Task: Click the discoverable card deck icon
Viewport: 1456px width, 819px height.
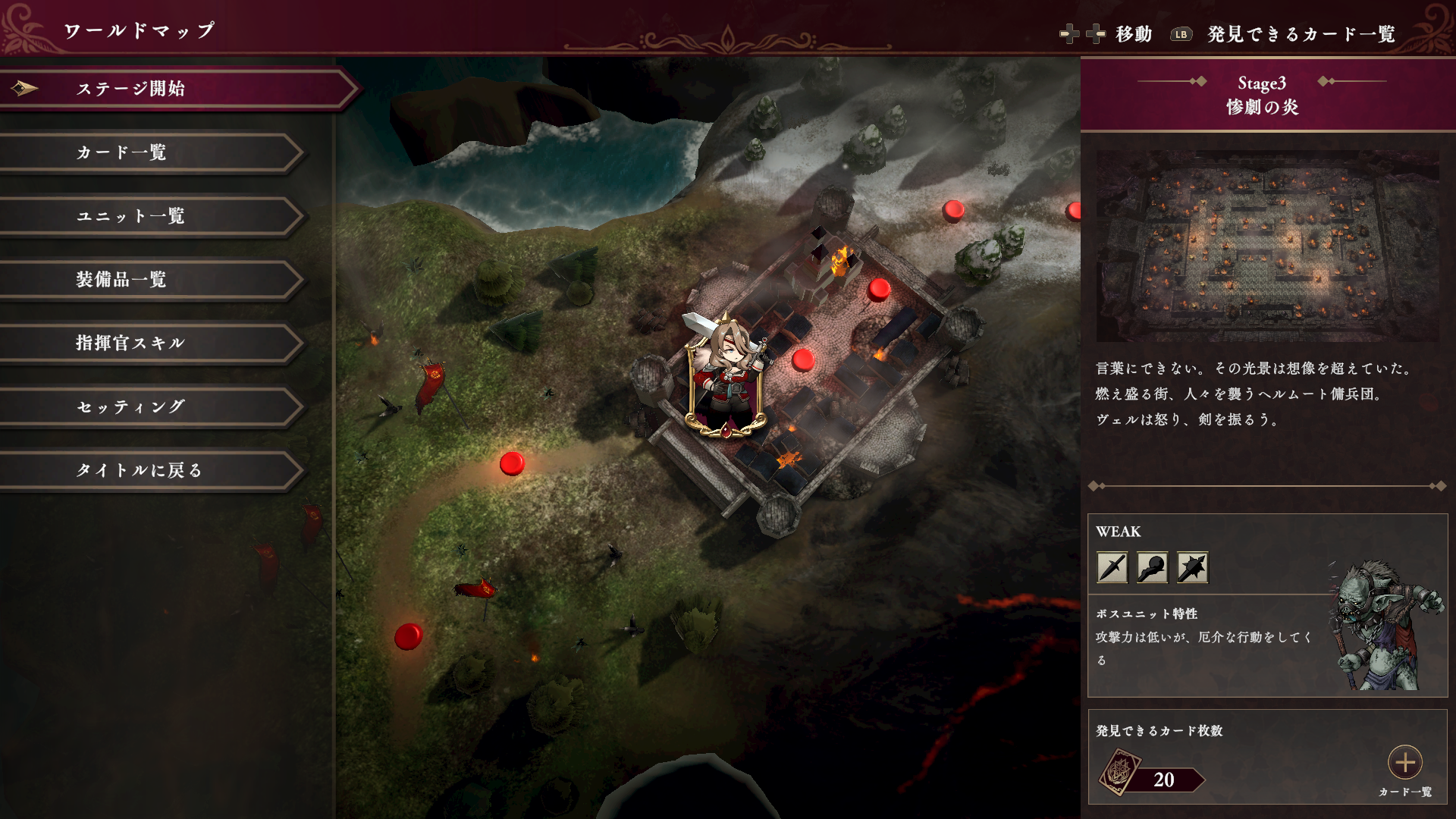Action: click(1120, 772)
